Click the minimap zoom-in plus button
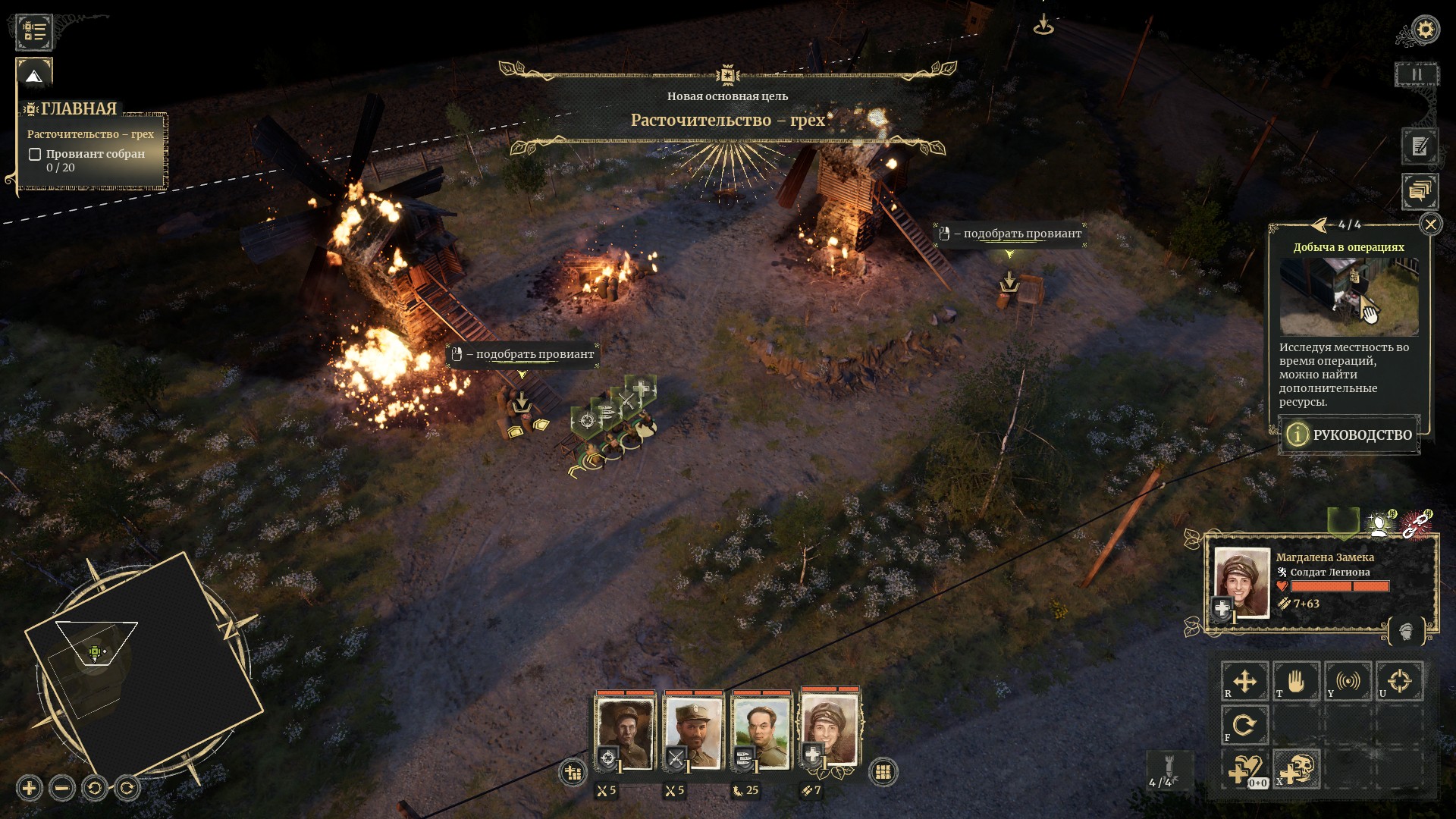The image size is (1456, 819). [29, 789]
